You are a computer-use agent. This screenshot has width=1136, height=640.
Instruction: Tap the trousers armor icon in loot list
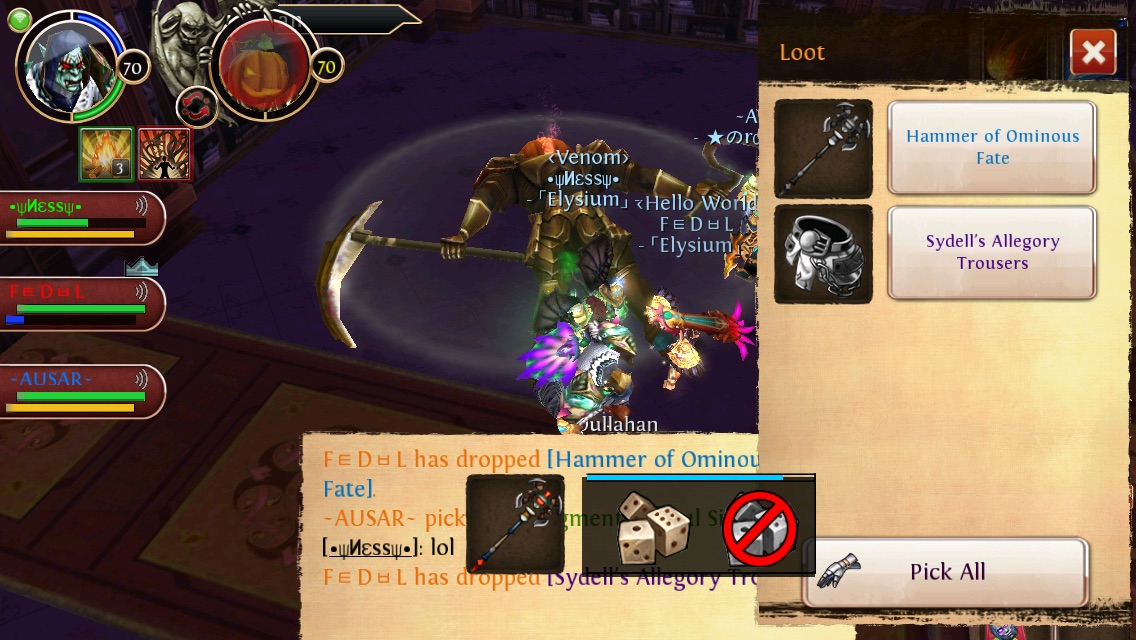[823, 253]
